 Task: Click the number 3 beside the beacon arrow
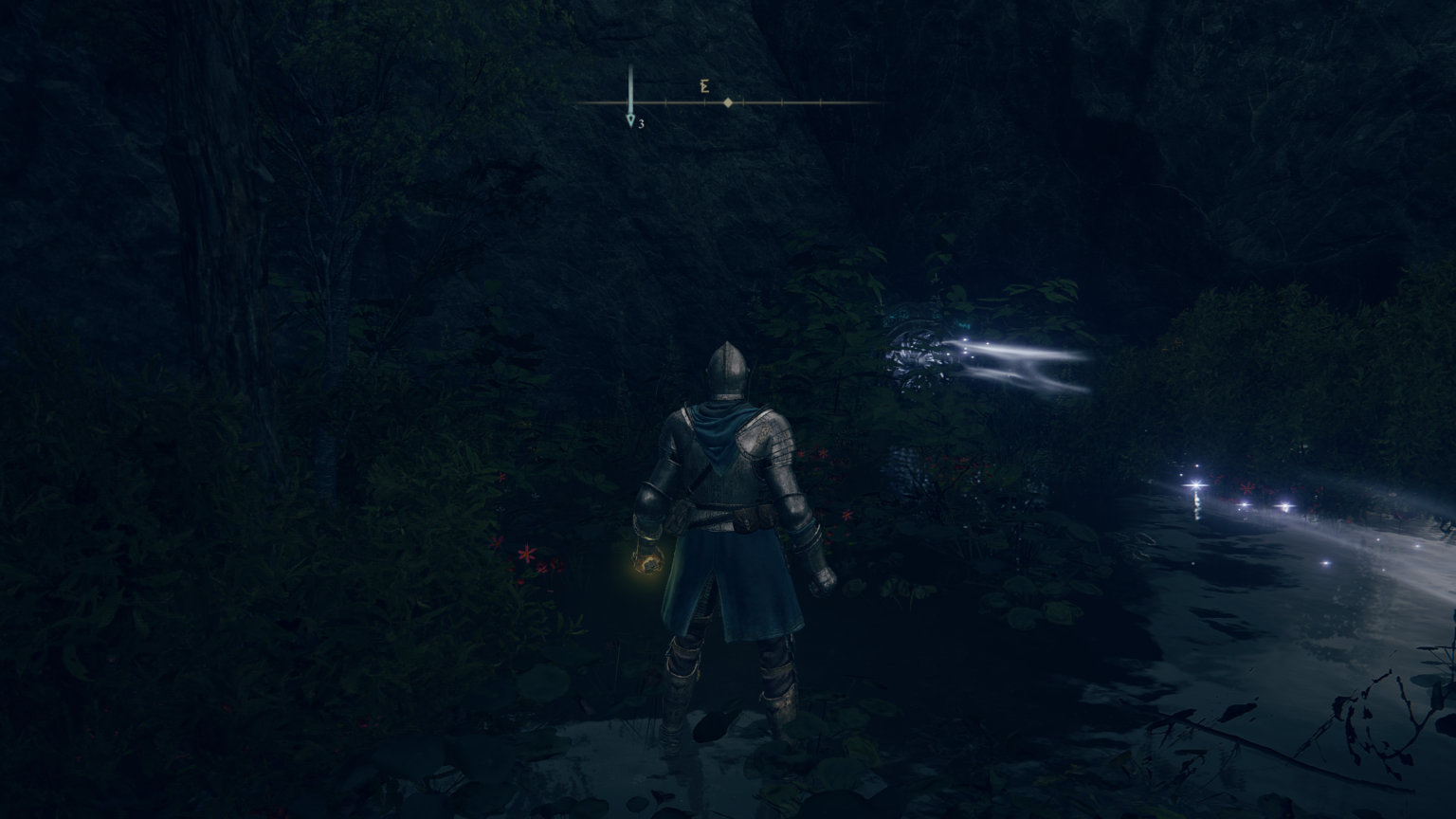pyautogui.click(x=642, y=124)
